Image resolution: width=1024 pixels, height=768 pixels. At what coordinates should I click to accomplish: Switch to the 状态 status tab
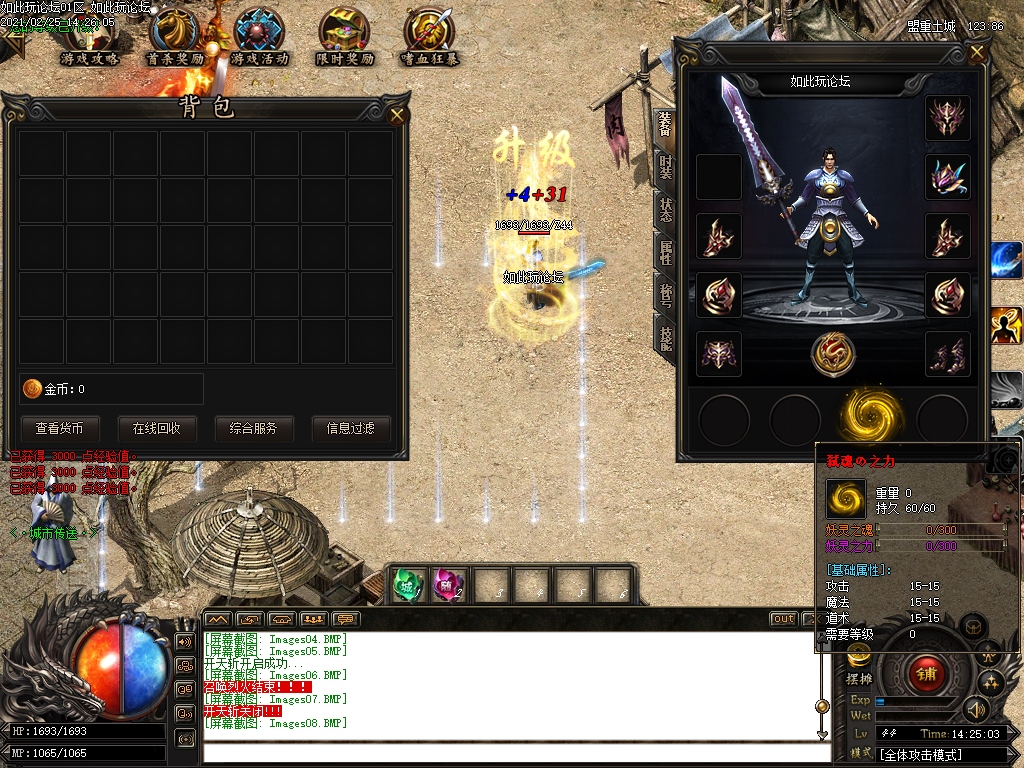tap(665, 209)
